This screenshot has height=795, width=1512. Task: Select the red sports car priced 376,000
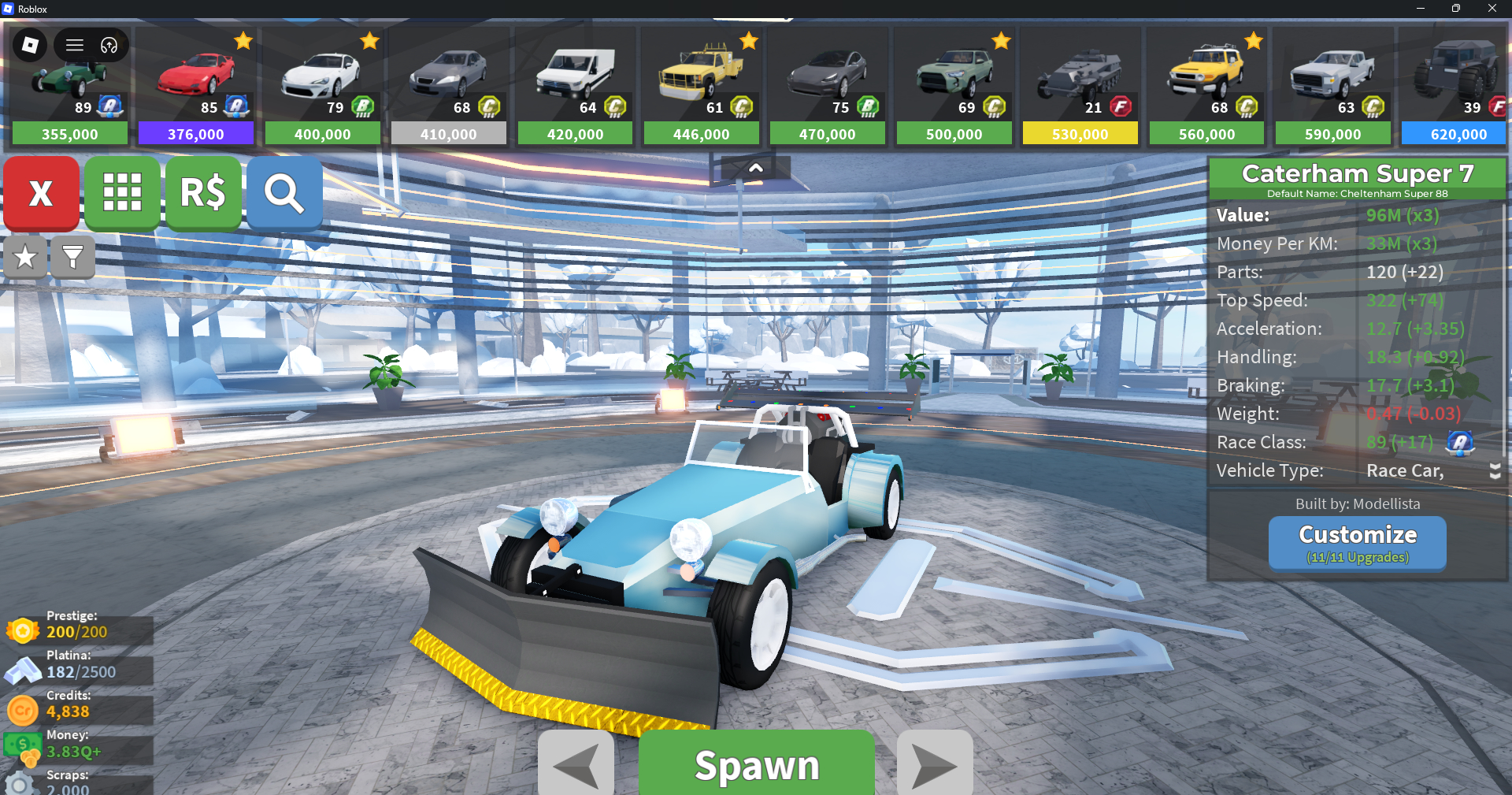[196, 85]
